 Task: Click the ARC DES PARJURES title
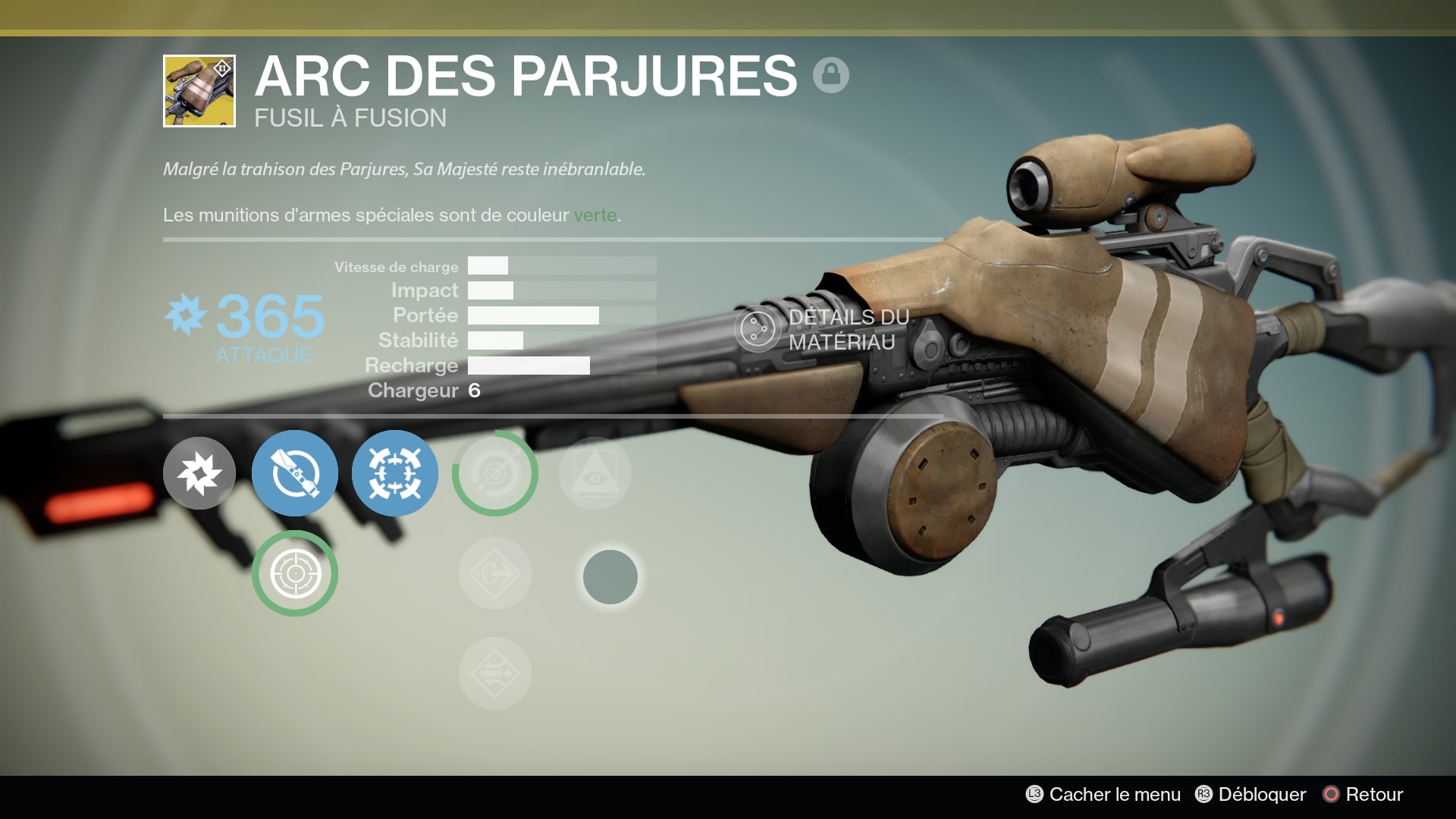click(523, 76)
